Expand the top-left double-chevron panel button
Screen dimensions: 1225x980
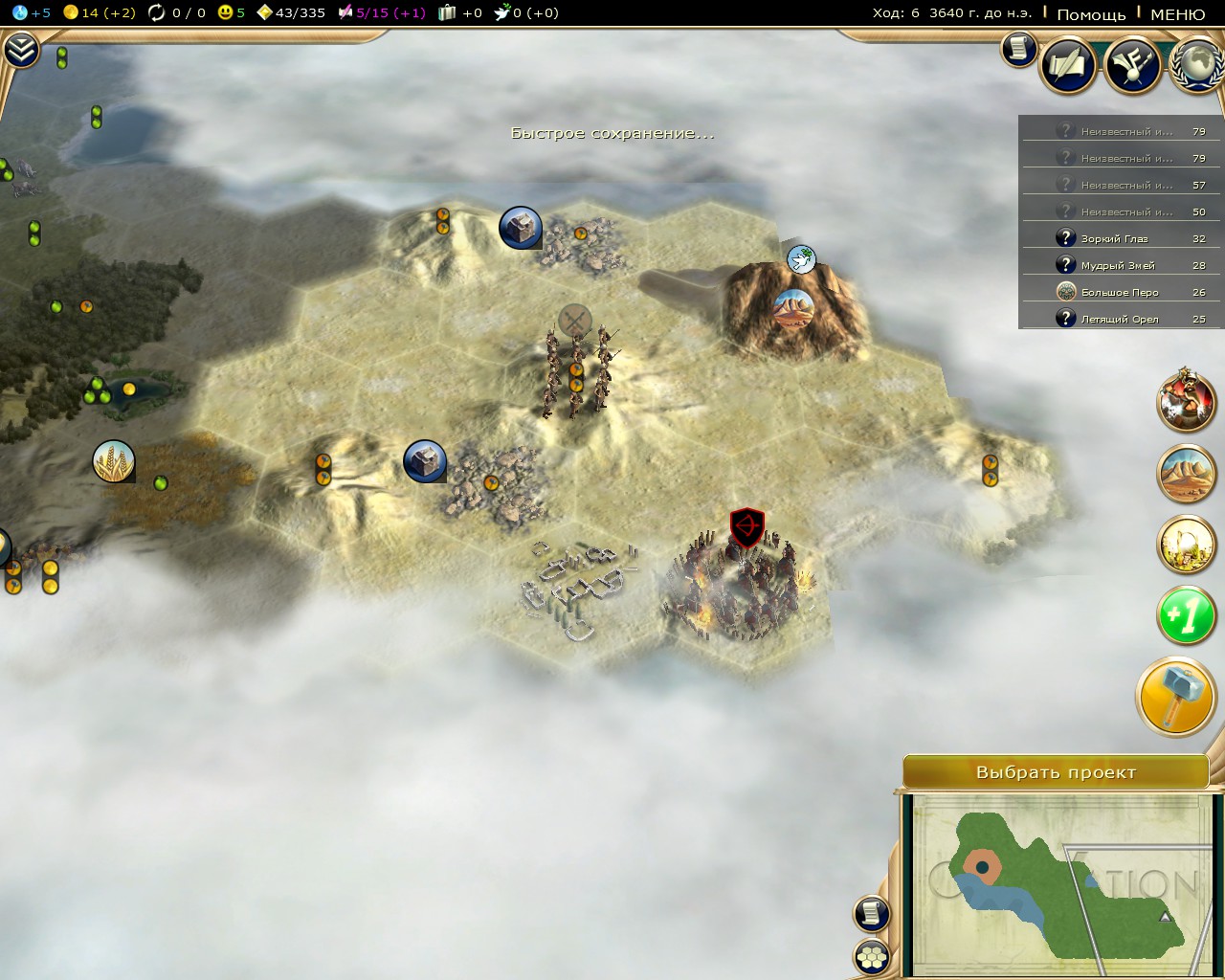click(21, 50)
